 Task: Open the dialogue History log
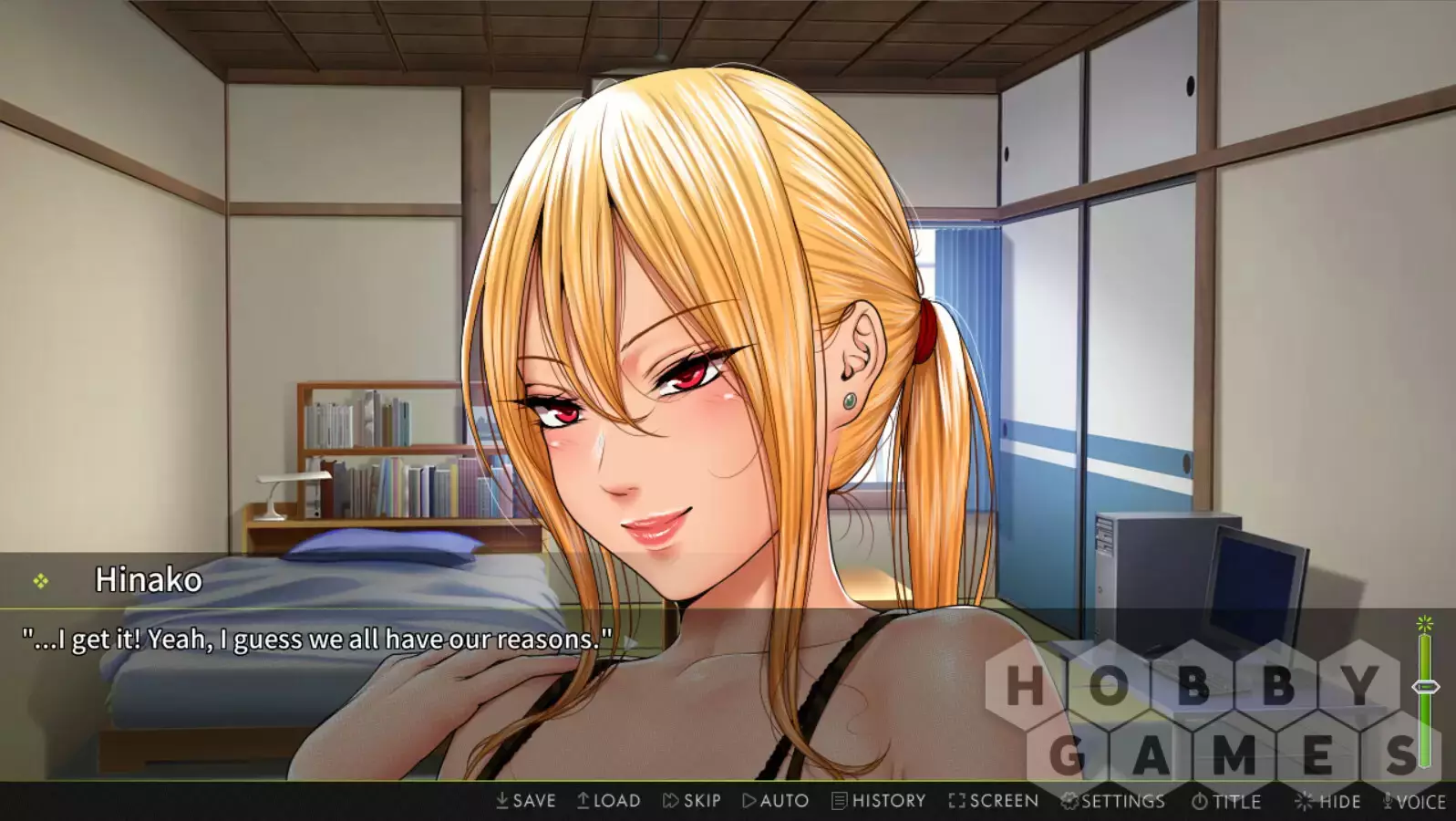click(x=878, y=801)
